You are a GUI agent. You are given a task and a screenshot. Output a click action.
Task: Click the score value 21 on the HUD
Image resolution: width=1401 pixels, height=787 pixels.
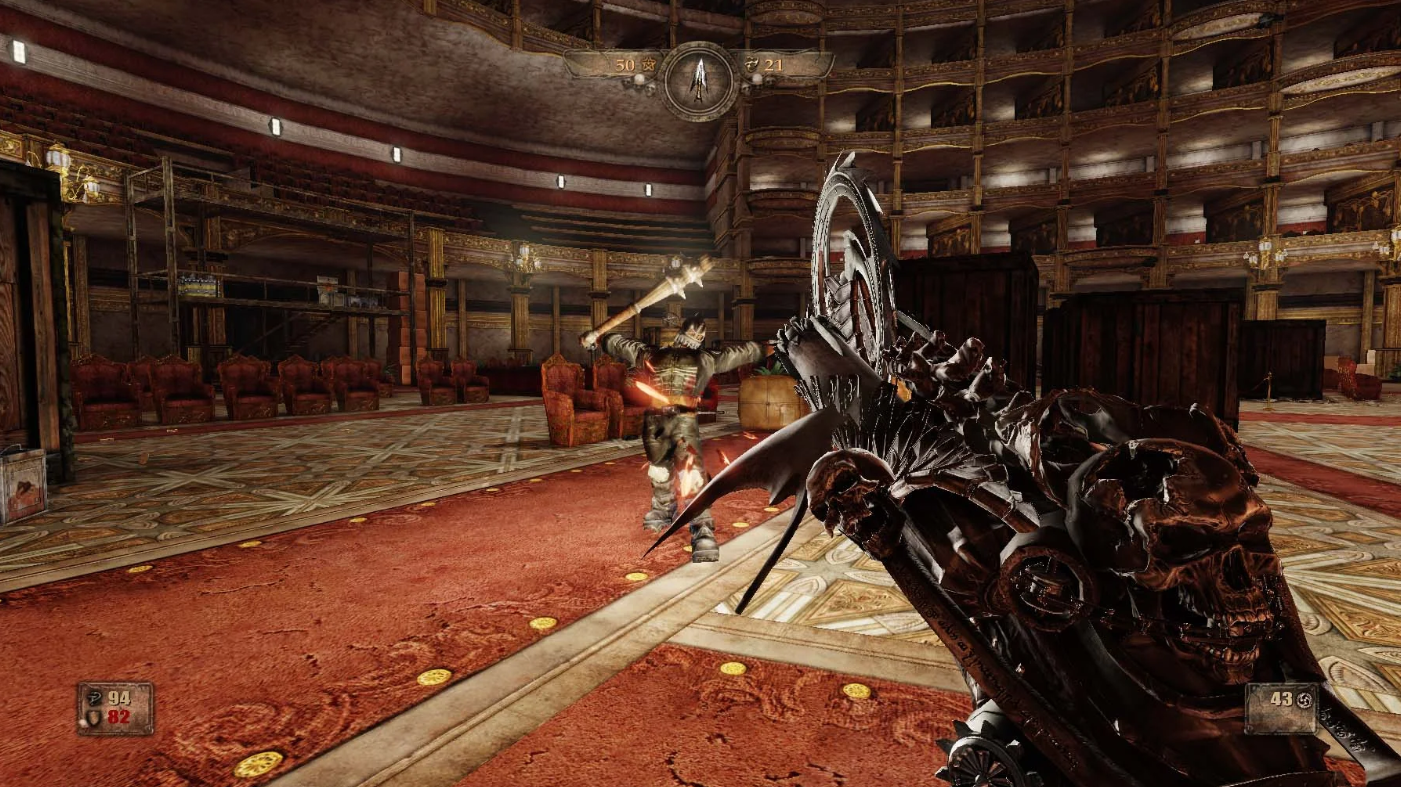click(775, 66)
